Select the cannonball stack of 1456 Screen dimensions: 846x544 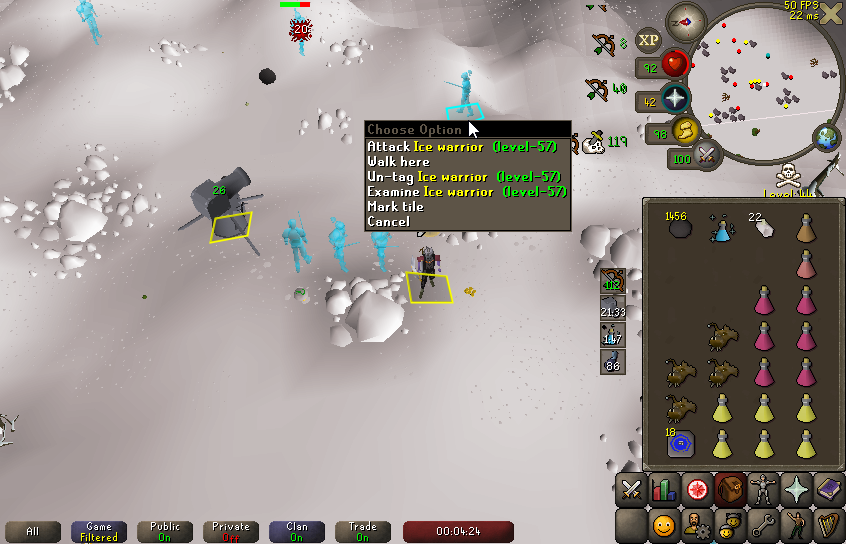[x=682, y=228]
